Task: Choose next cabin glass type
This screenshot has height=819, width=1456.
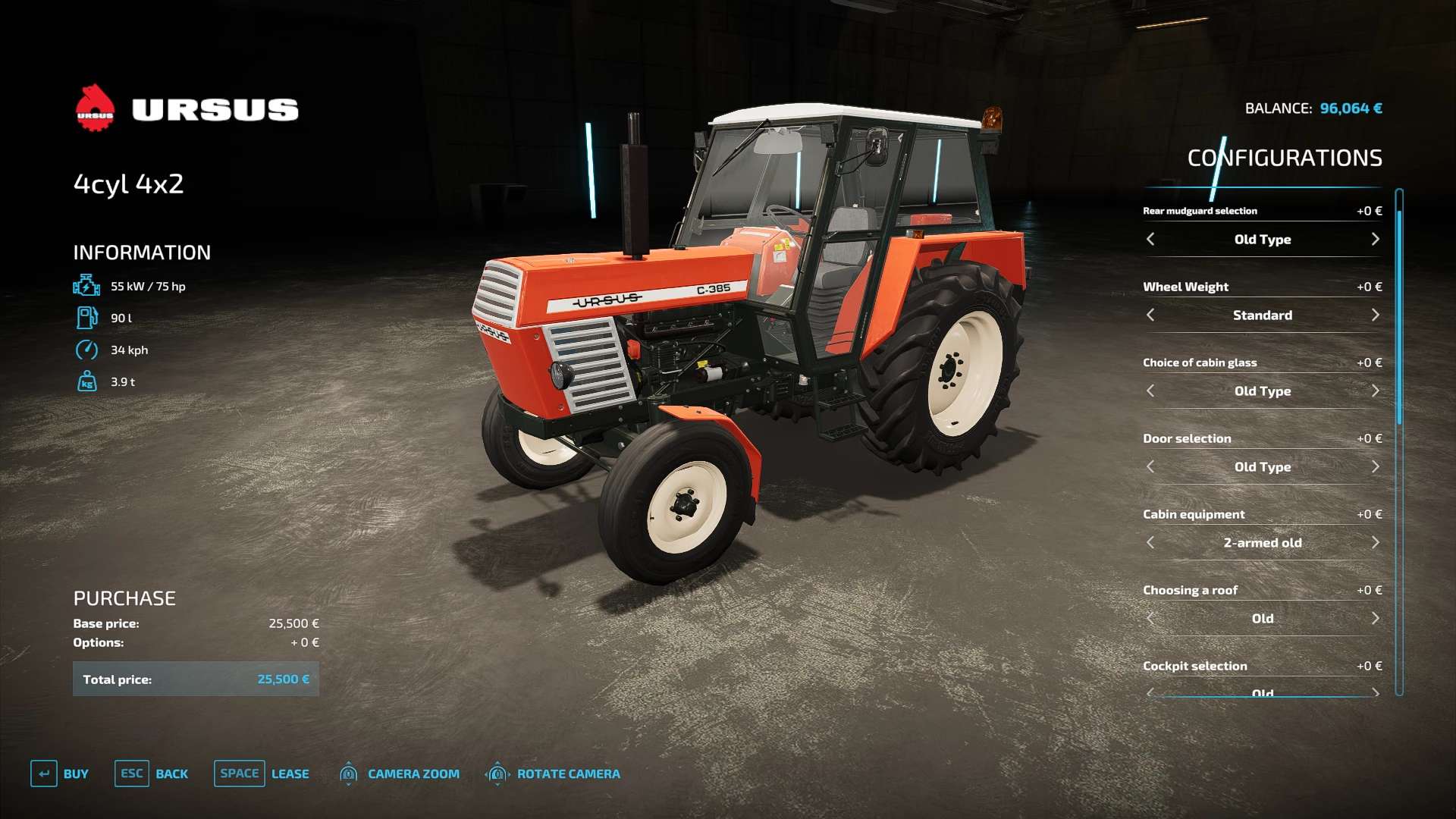Action: [1375, 391]
